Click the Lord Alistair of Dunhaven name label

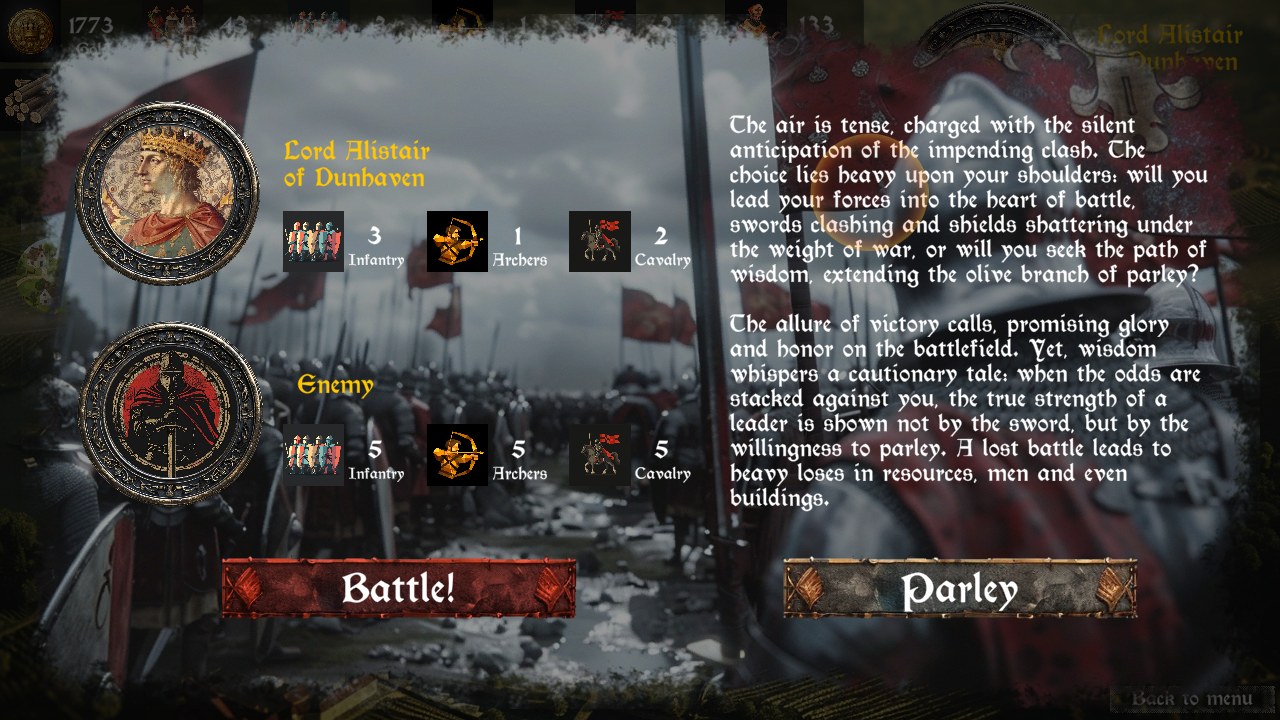[357, 163]
